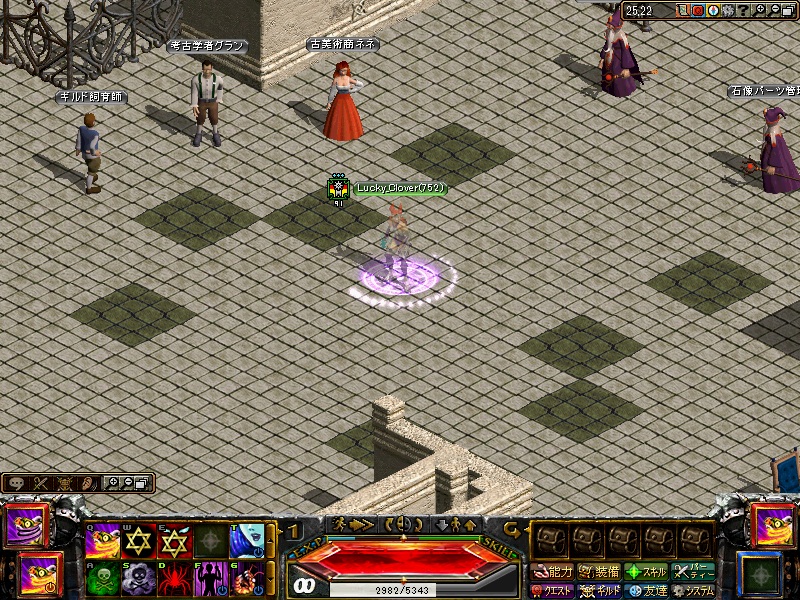
Task: Open the スキル (skill) window
Action: (x=646, y=572)
